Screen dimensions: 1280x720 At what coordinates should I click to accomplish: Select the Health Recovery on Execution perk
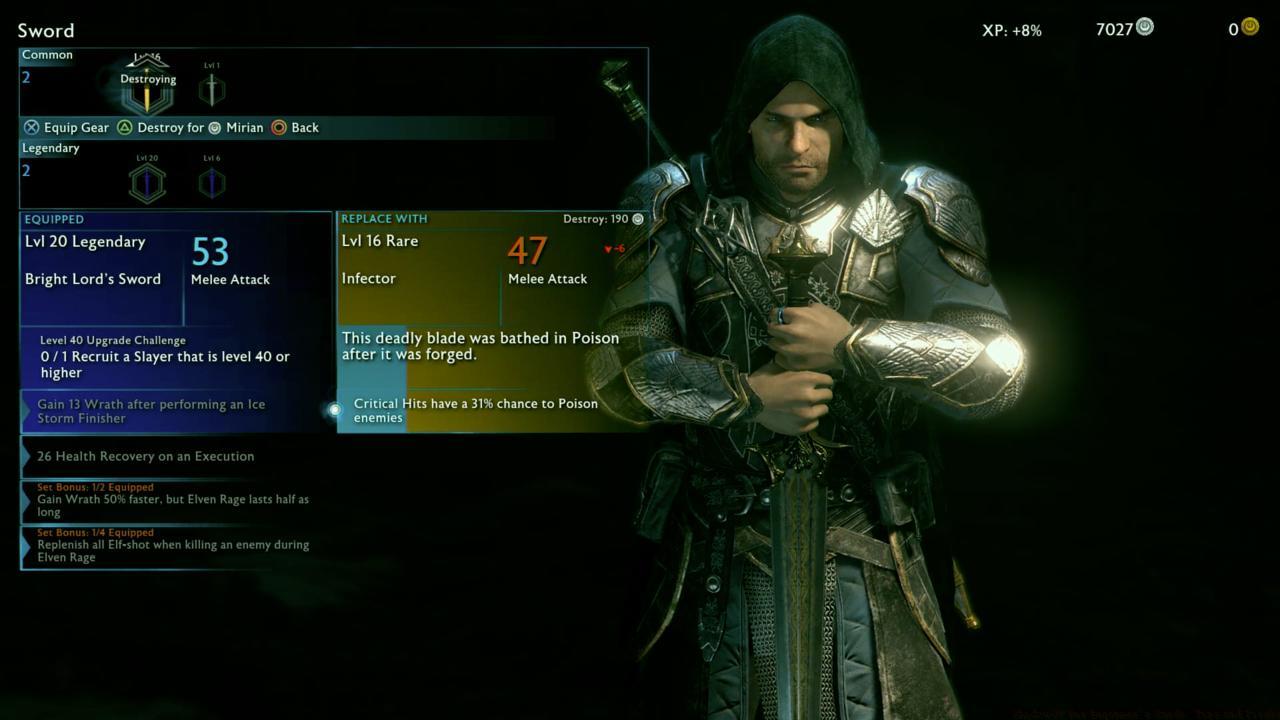[x=176, y=456]
